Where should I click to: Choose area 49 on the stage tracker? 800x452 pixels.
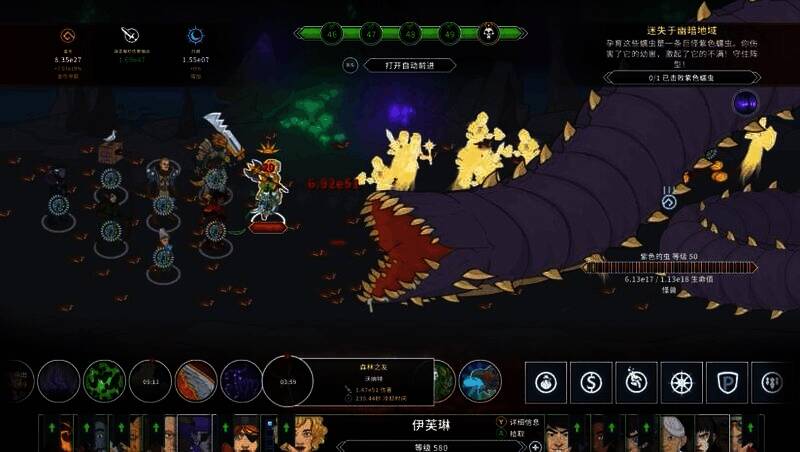click(449, 33)
